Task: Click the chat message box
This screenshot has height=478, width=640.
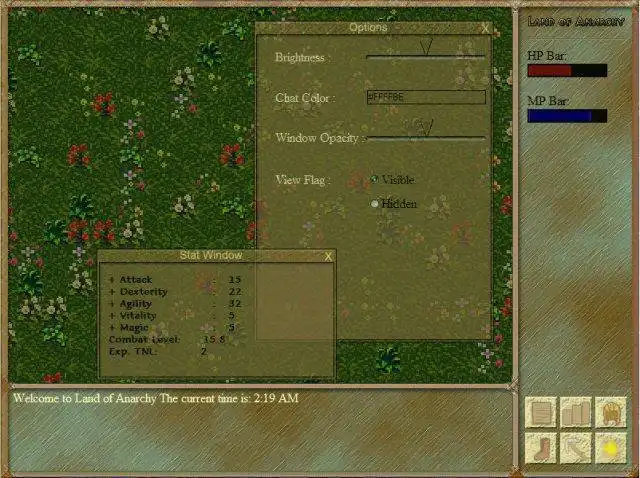Action: pos(260,428)
